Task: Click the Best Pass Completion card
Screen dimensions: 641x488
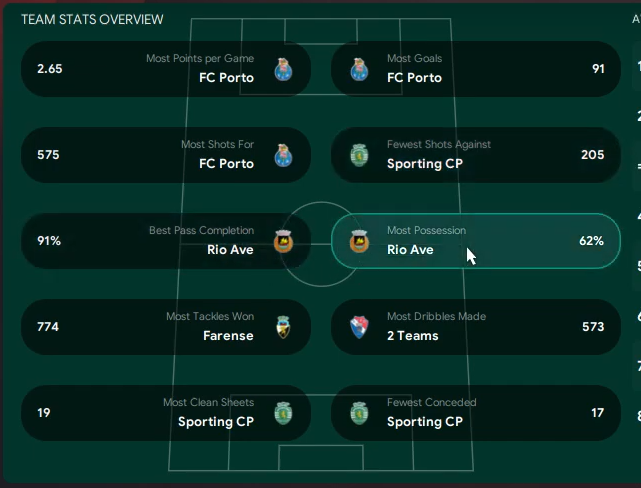Action: tap(165, 241)
